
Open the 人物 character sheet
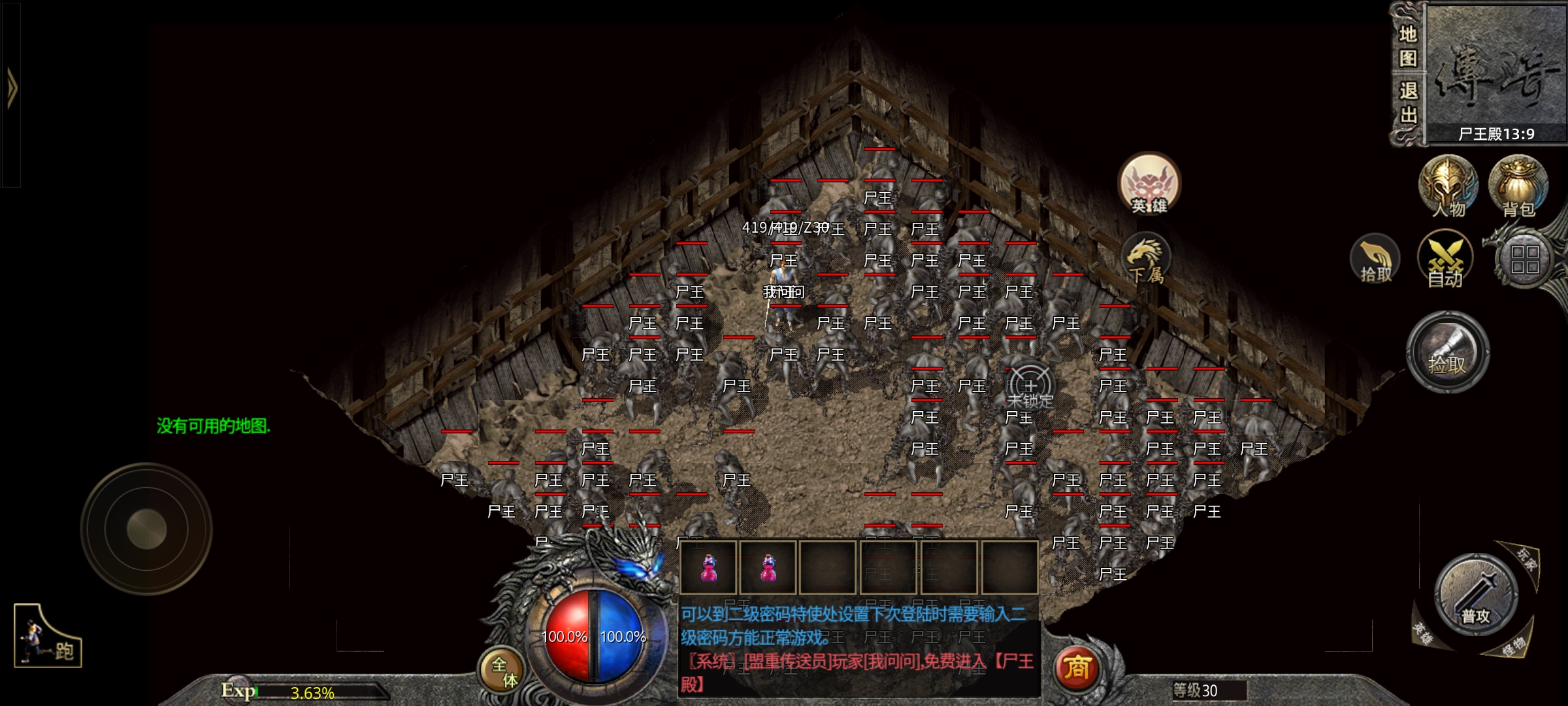click(x=1448, y=186)
